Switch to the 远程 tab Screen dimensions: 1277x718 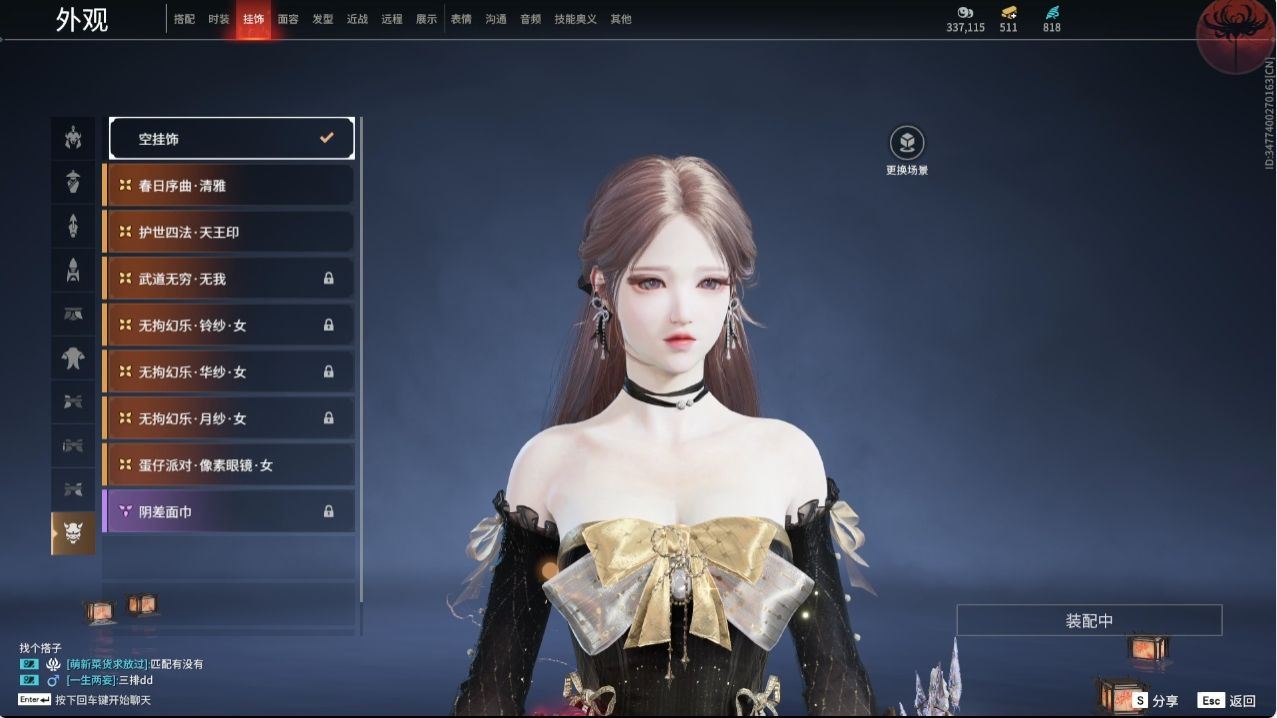click(x=392, y=19)
